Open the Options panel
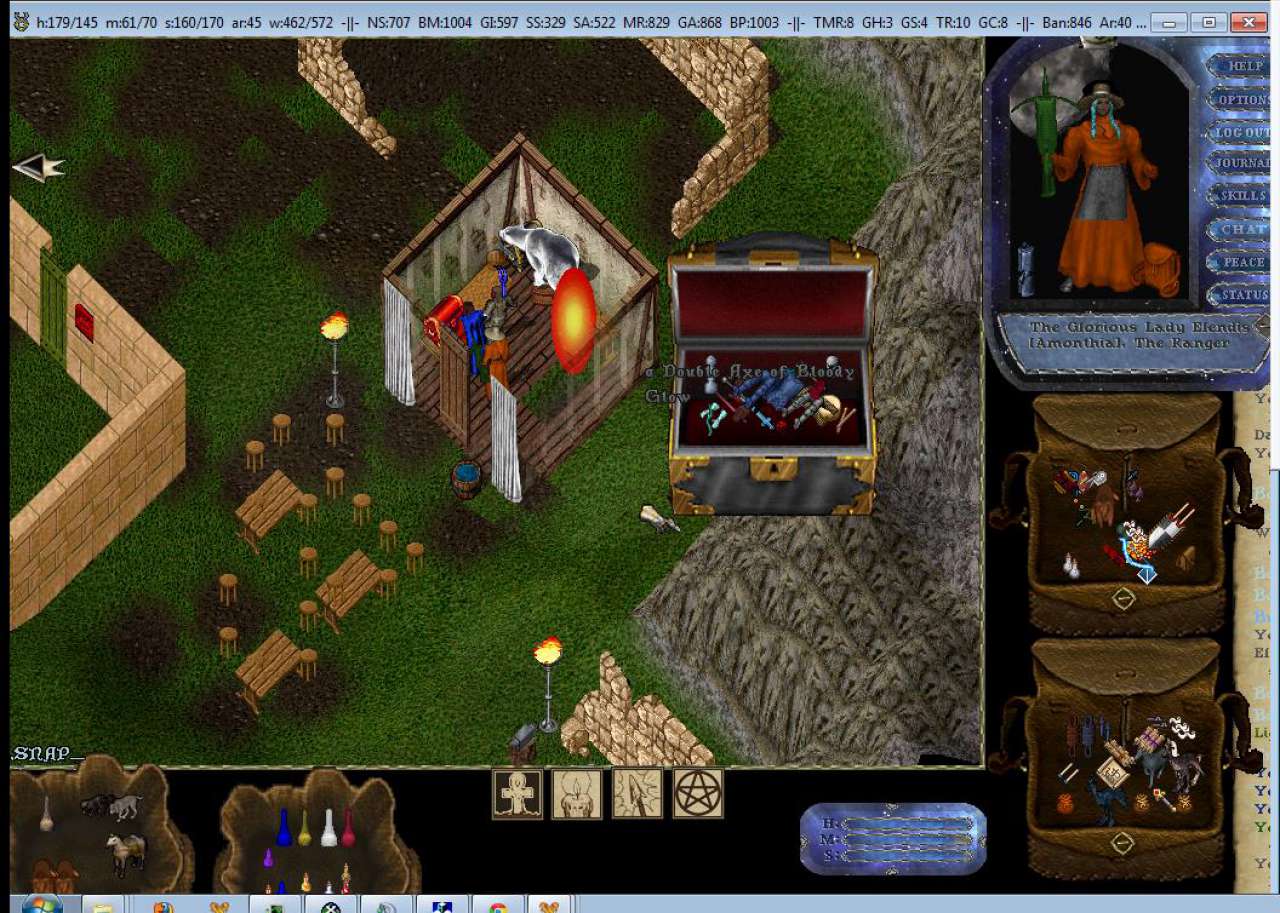The width and height of the screenshot is (1280, 913). 1243,100
